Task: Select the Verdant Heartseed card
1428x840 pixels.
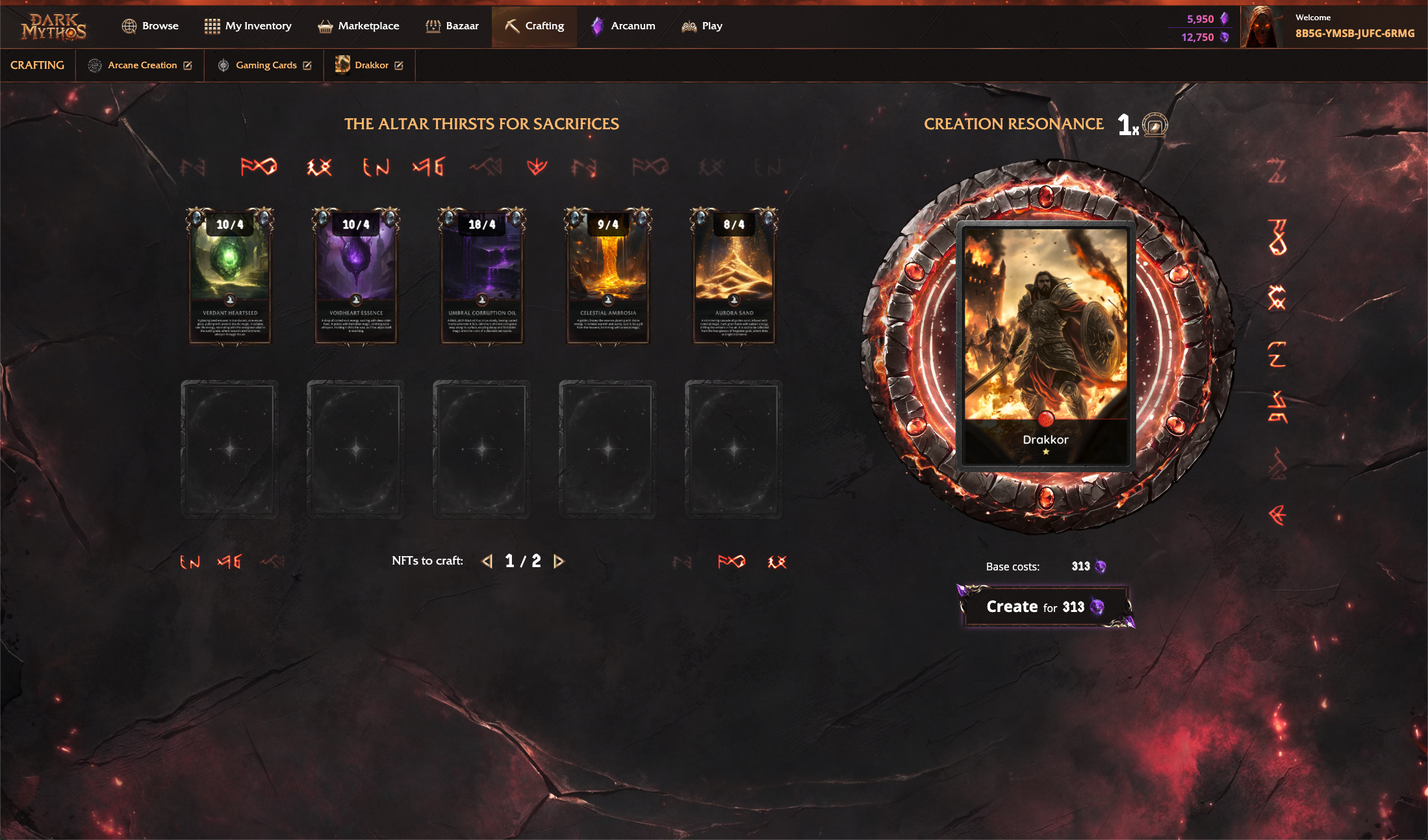Action: [x=230, y=276]
